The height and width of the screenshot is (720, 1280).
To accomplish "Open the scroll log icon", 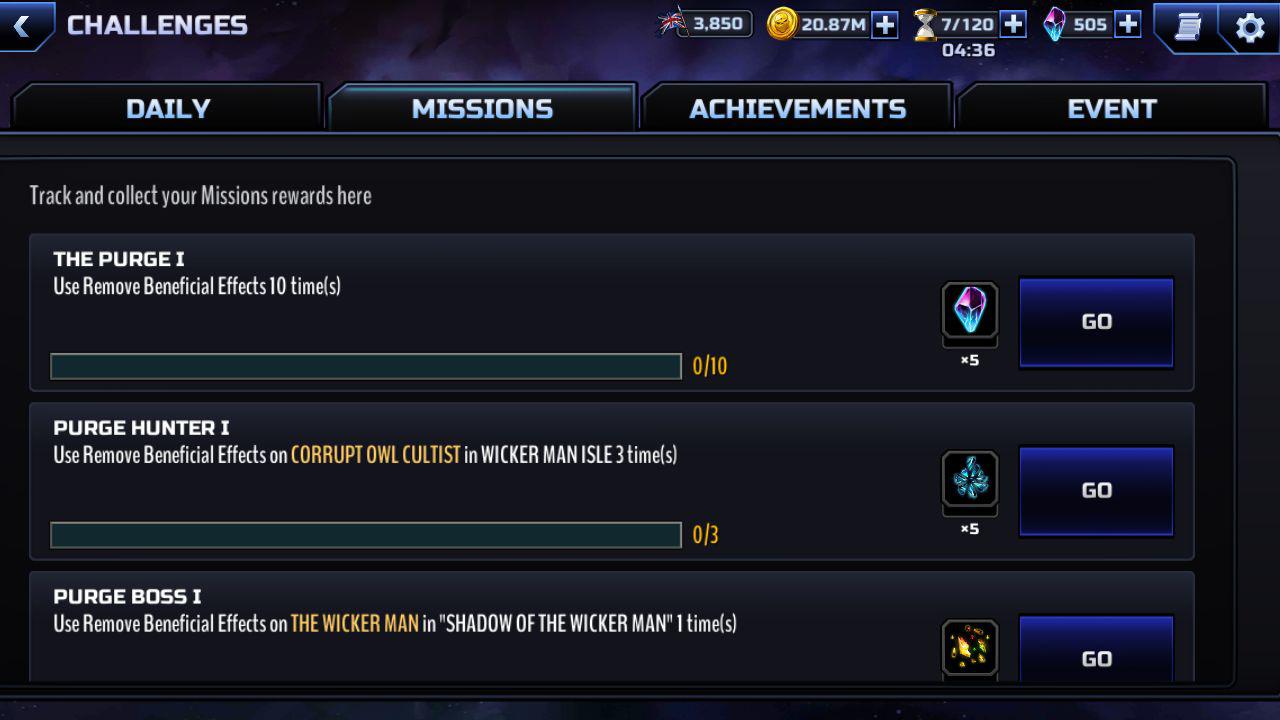I will coord(1187,27).
